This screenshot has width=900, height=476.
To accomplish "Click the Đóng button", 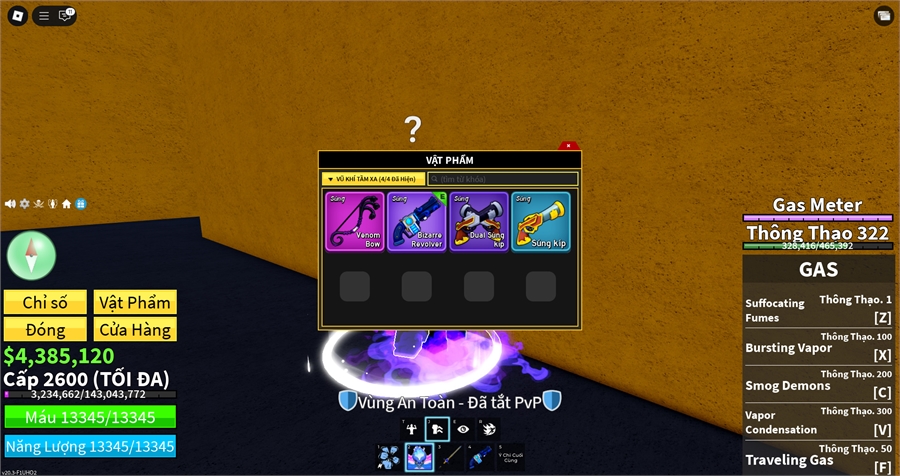I will (x=46, y=329).
